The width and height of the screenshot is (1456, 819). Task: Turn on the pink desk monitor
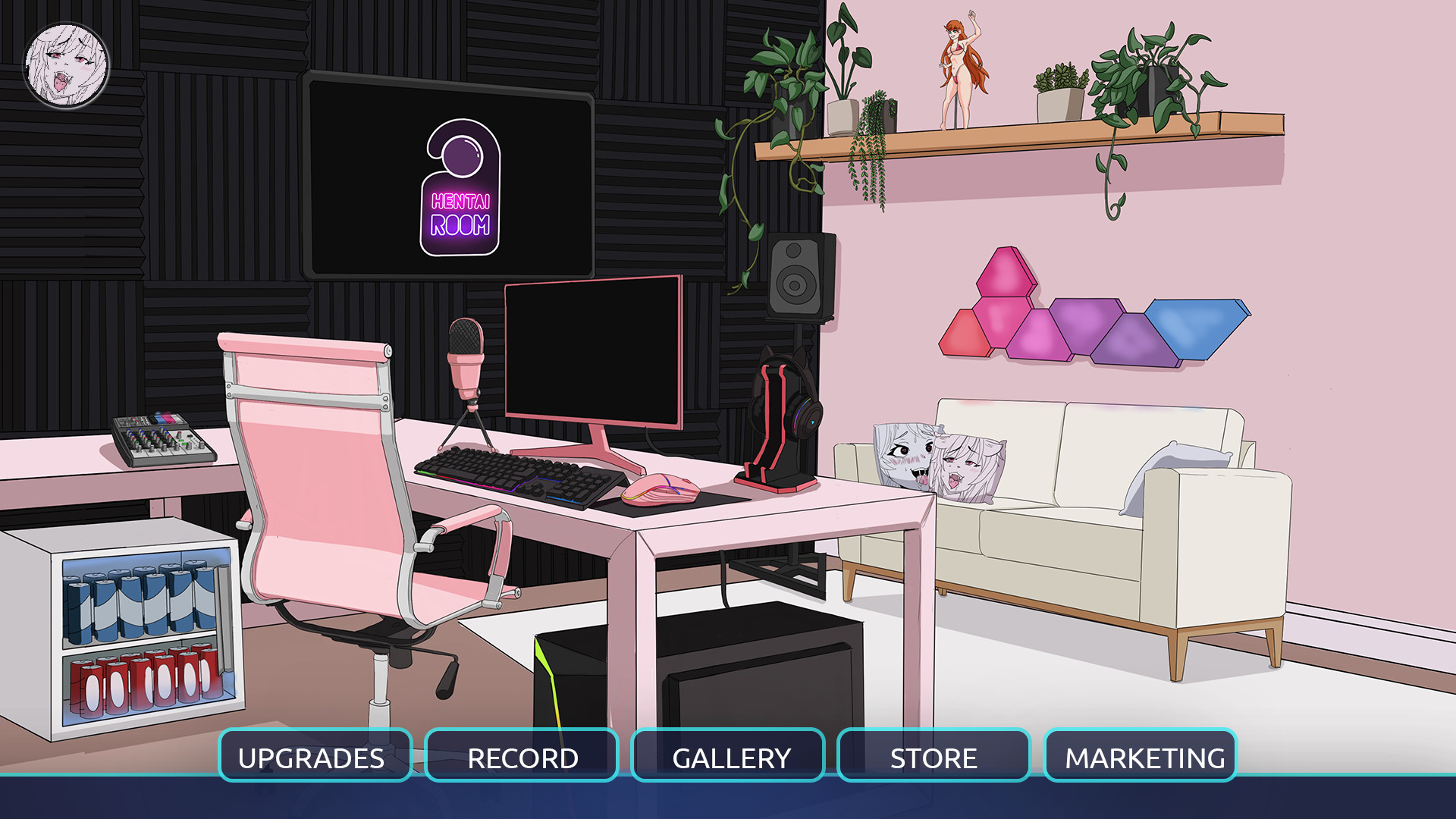593,353
